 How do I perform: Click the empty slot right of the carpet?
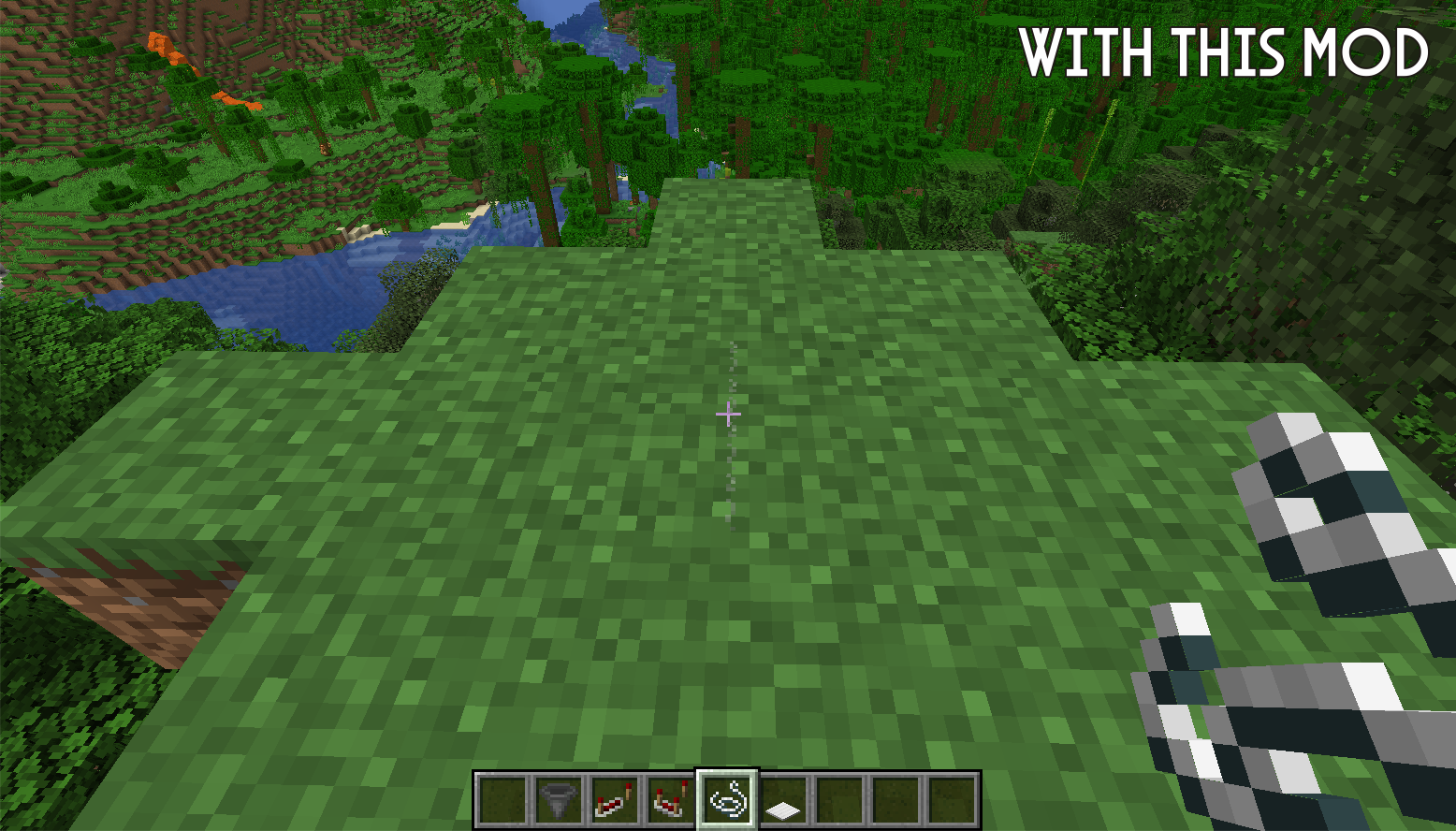[838, 800]
